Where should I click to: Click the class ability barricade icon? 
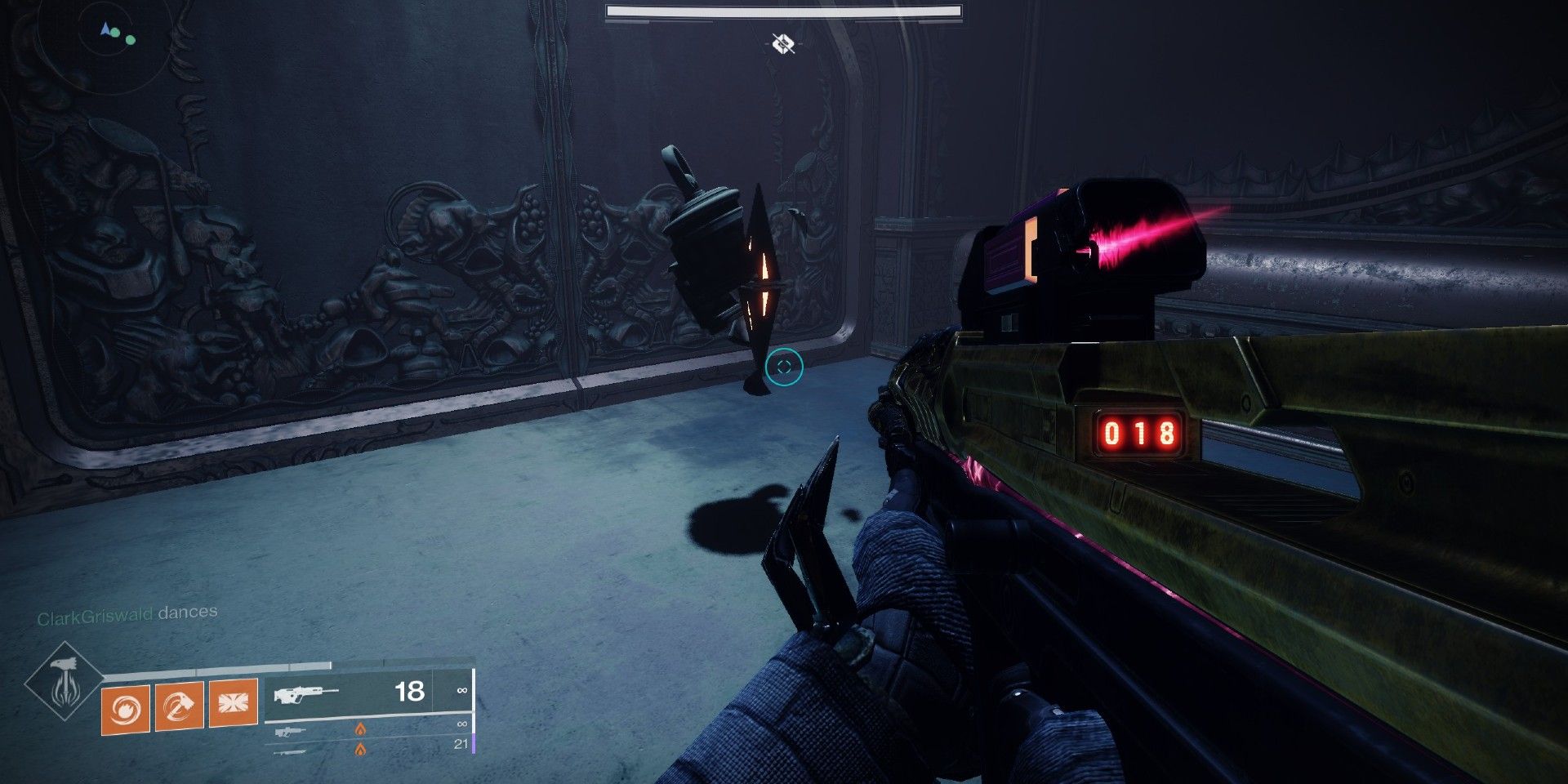coord(232,703)
